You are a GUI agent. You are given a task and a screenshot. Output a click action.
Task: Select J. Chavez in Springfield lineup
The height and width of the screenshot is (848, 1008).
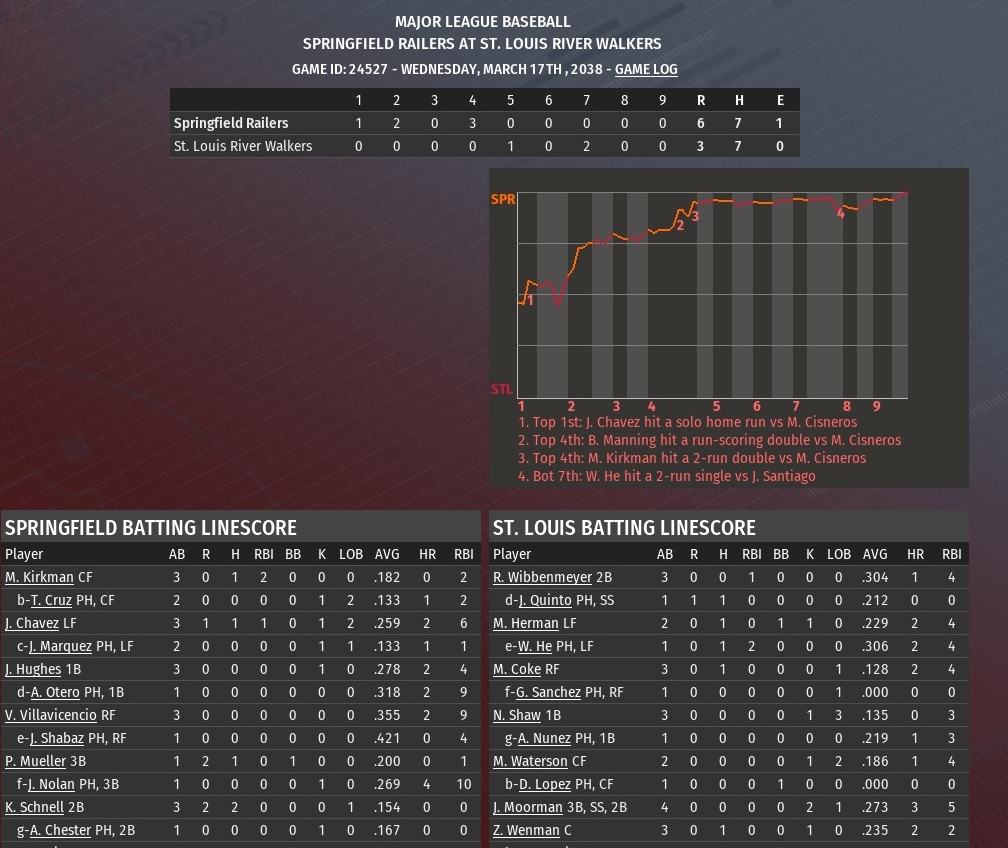point(32,623)
